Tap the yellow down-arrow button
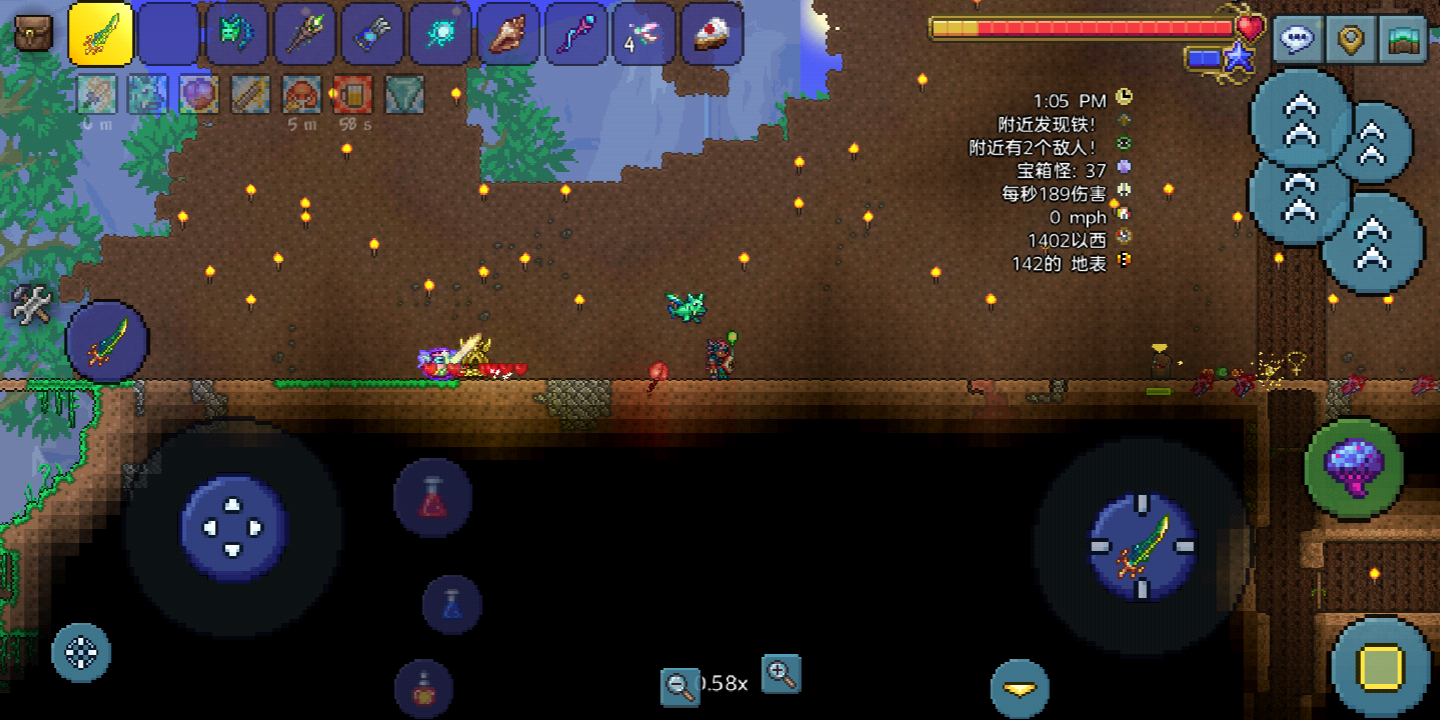The width and height of the screenshot is (1440, 720). (x=1019, y=689)
